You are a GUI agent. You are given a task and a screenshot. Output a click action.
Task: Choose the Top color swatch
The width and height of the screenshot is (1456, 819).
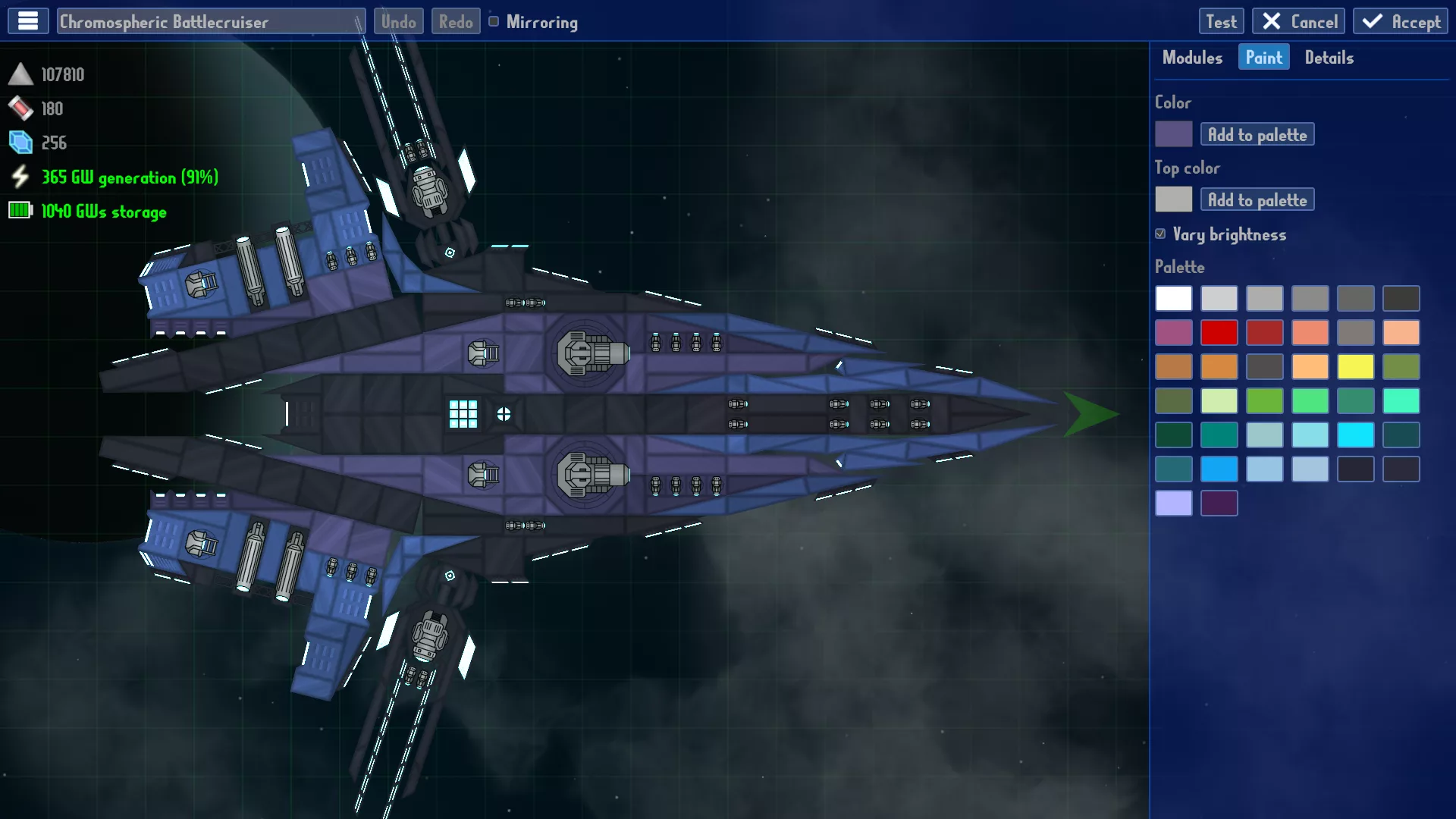click(x=1173, y=199)
